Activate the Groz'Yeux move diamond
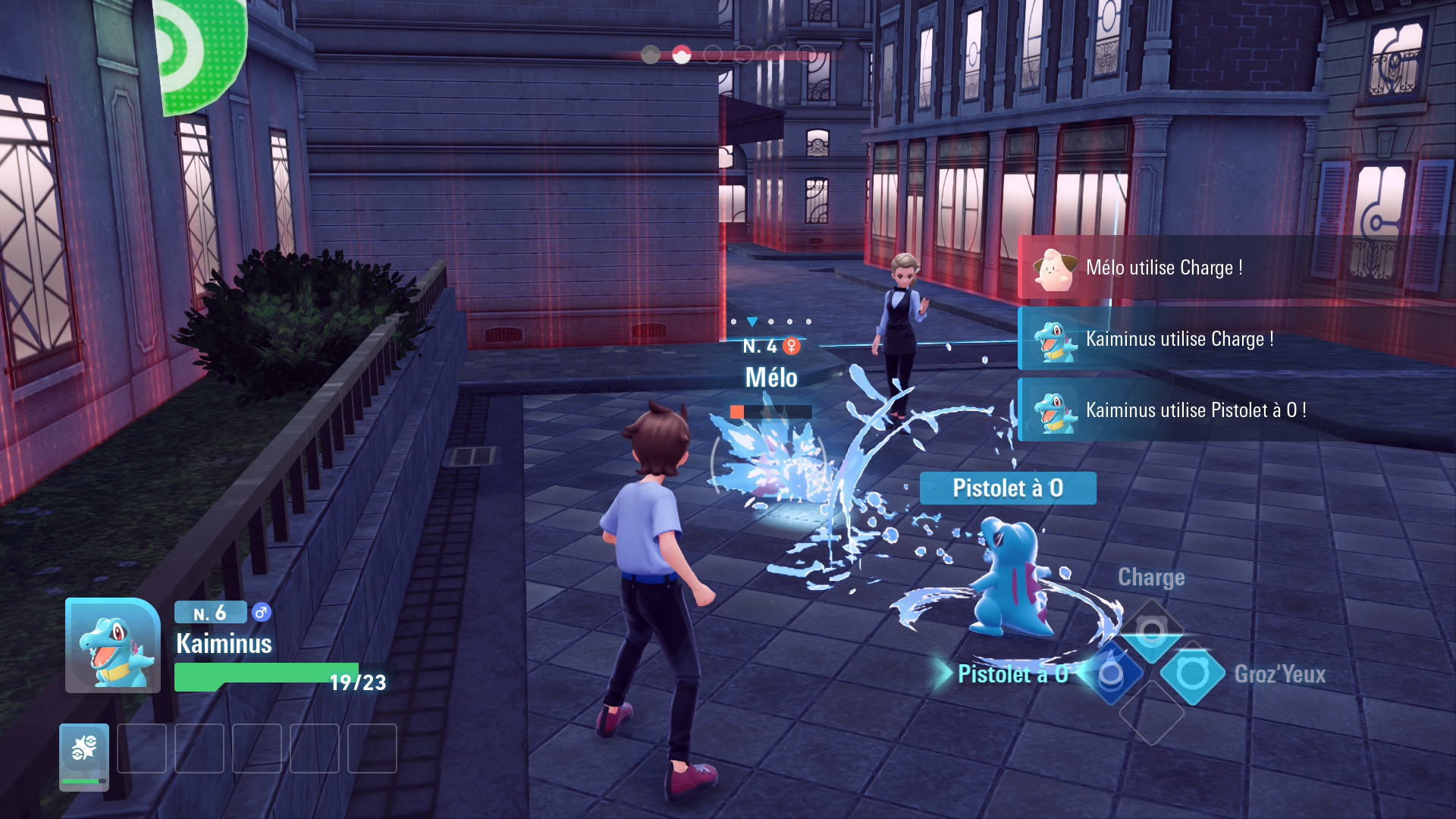Viewport: 1456px width, 819px height. (x=1192, y=673)
